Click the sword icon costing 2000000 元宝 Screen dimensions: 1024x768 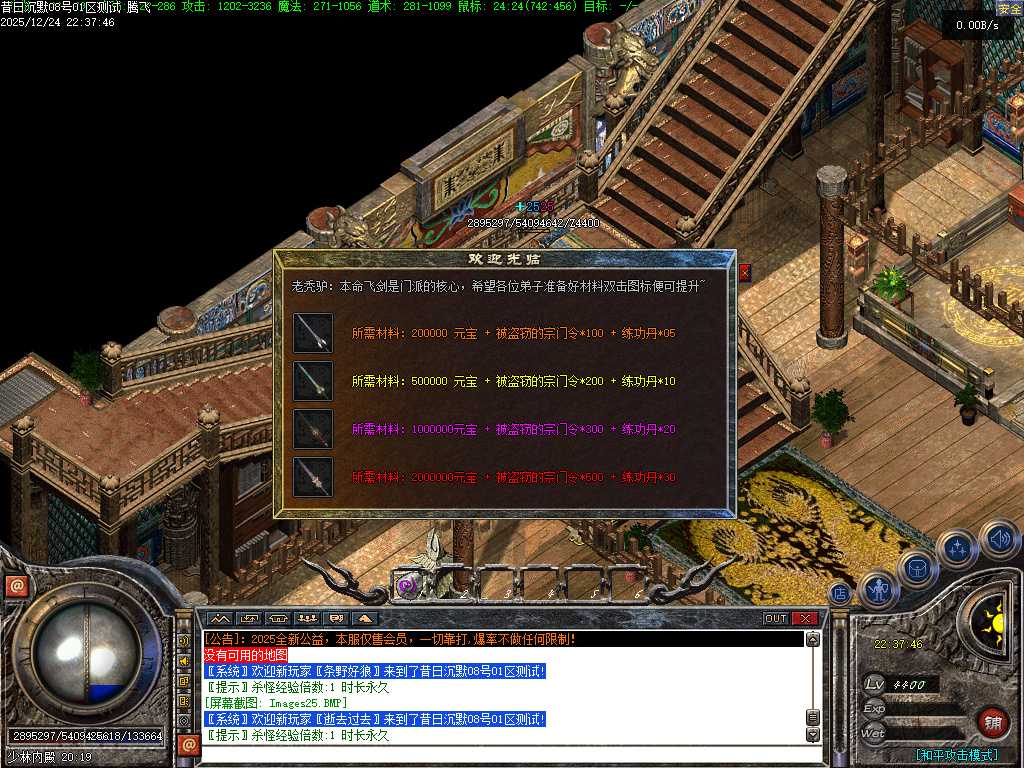[312, 477]
